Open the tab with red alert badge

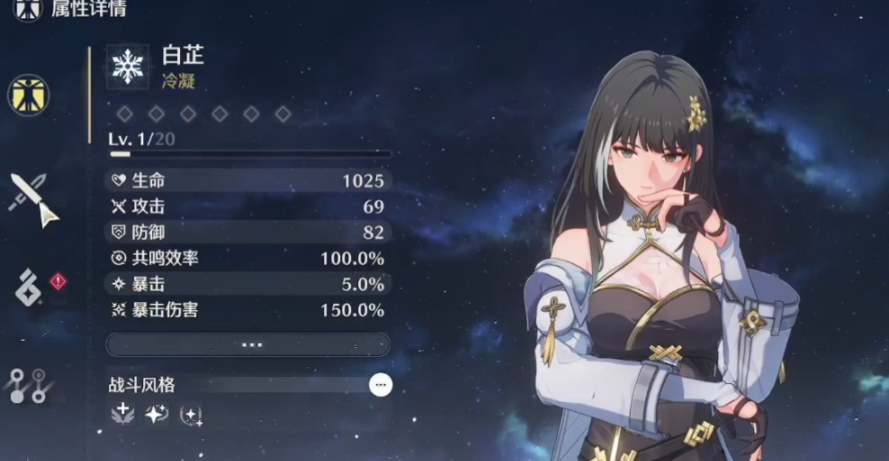[x=29, y=287]
